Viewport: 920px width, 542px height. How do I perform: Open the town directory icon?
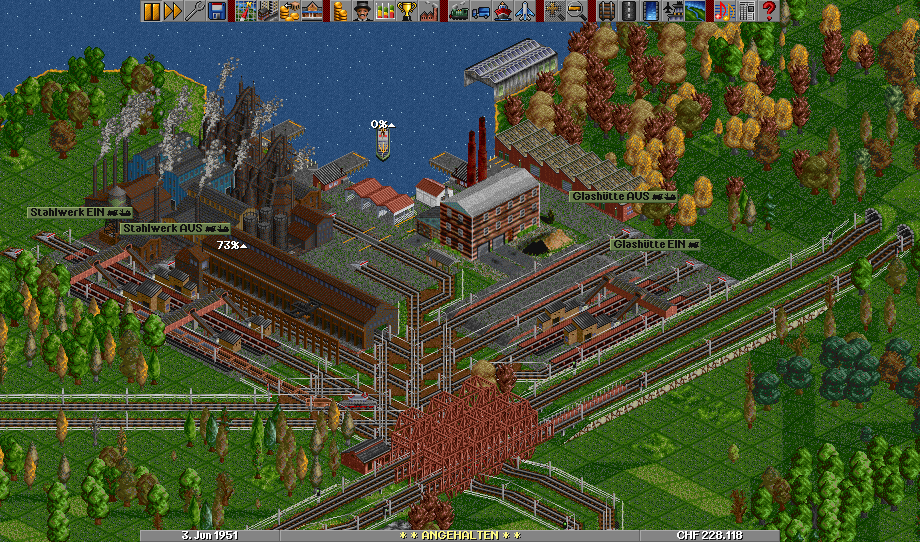coord(268,11)
